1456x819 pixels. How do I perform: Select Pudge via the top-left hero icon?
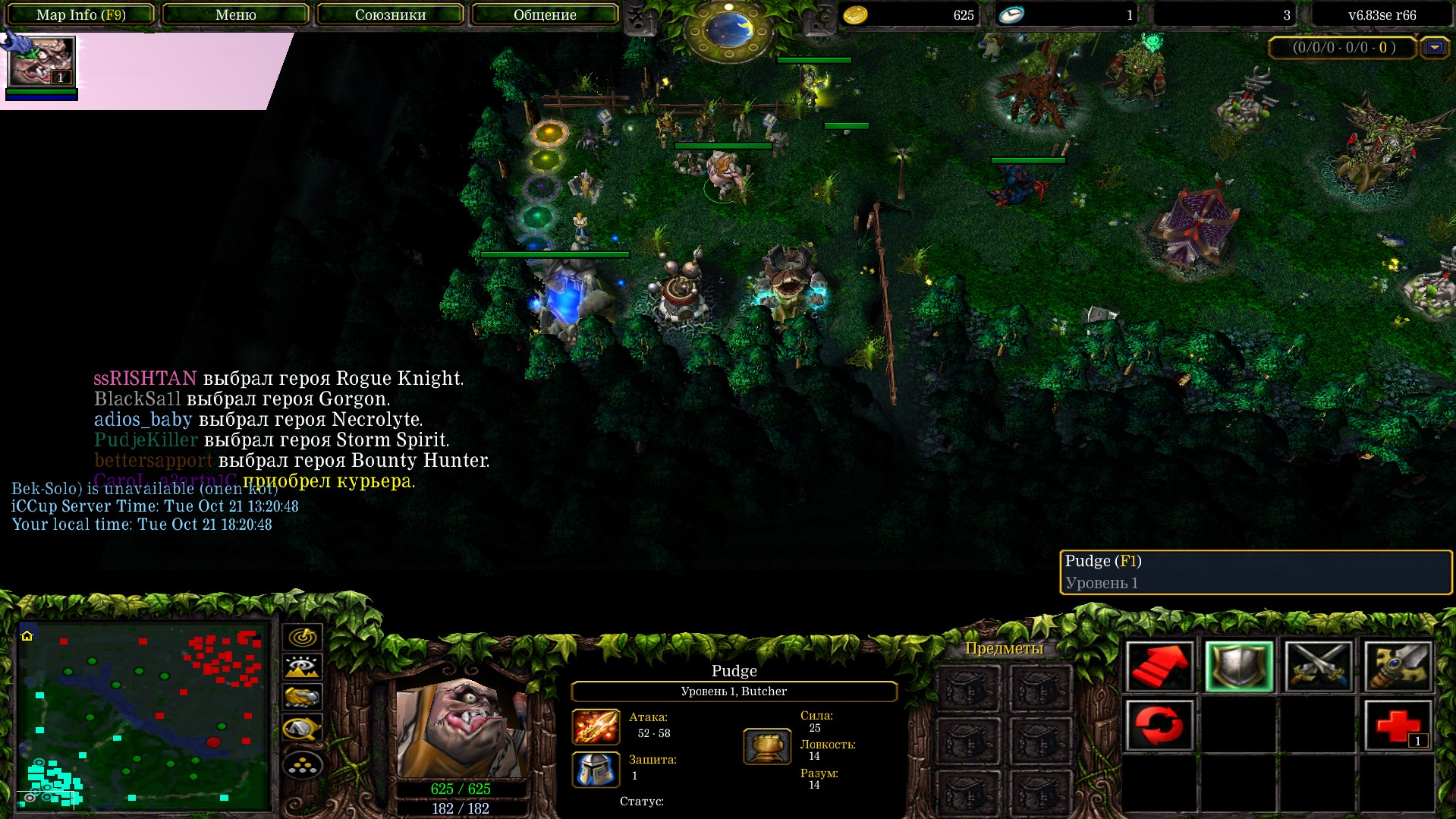[41, 62]
